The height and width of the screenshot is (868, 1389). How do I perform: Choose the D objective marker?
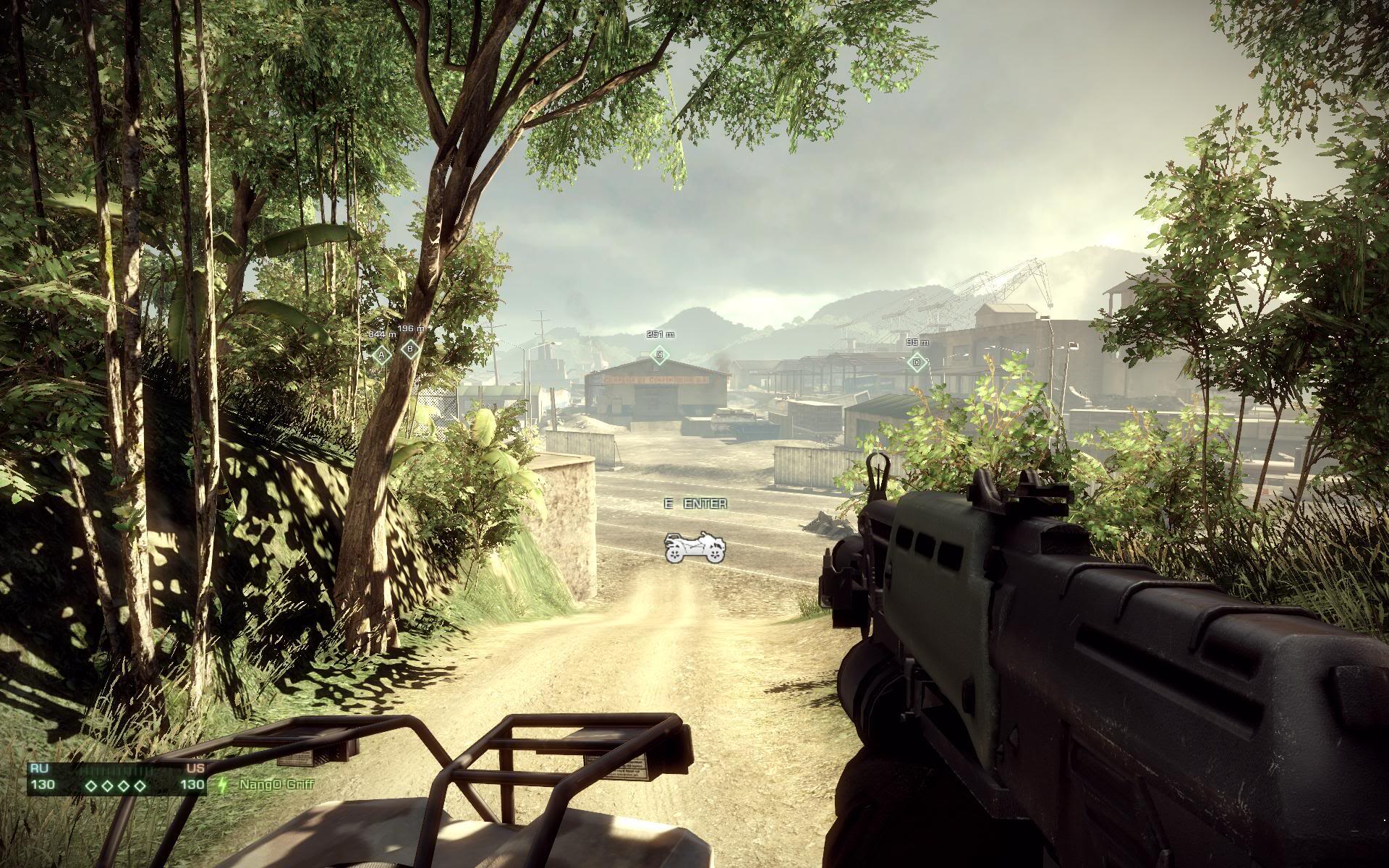(917, 362)
